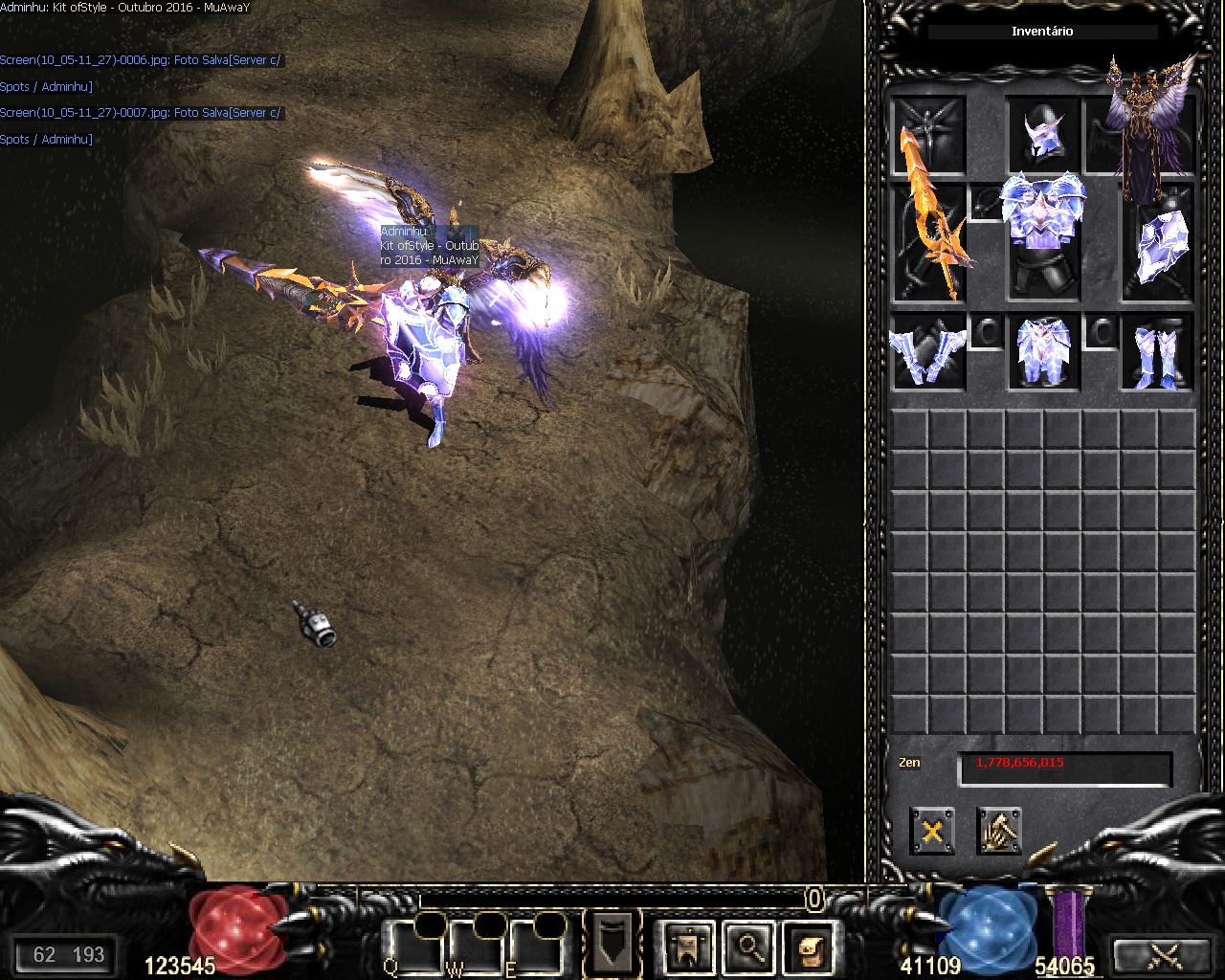Select the equipped blue helmet slot

pos(1043,135)
